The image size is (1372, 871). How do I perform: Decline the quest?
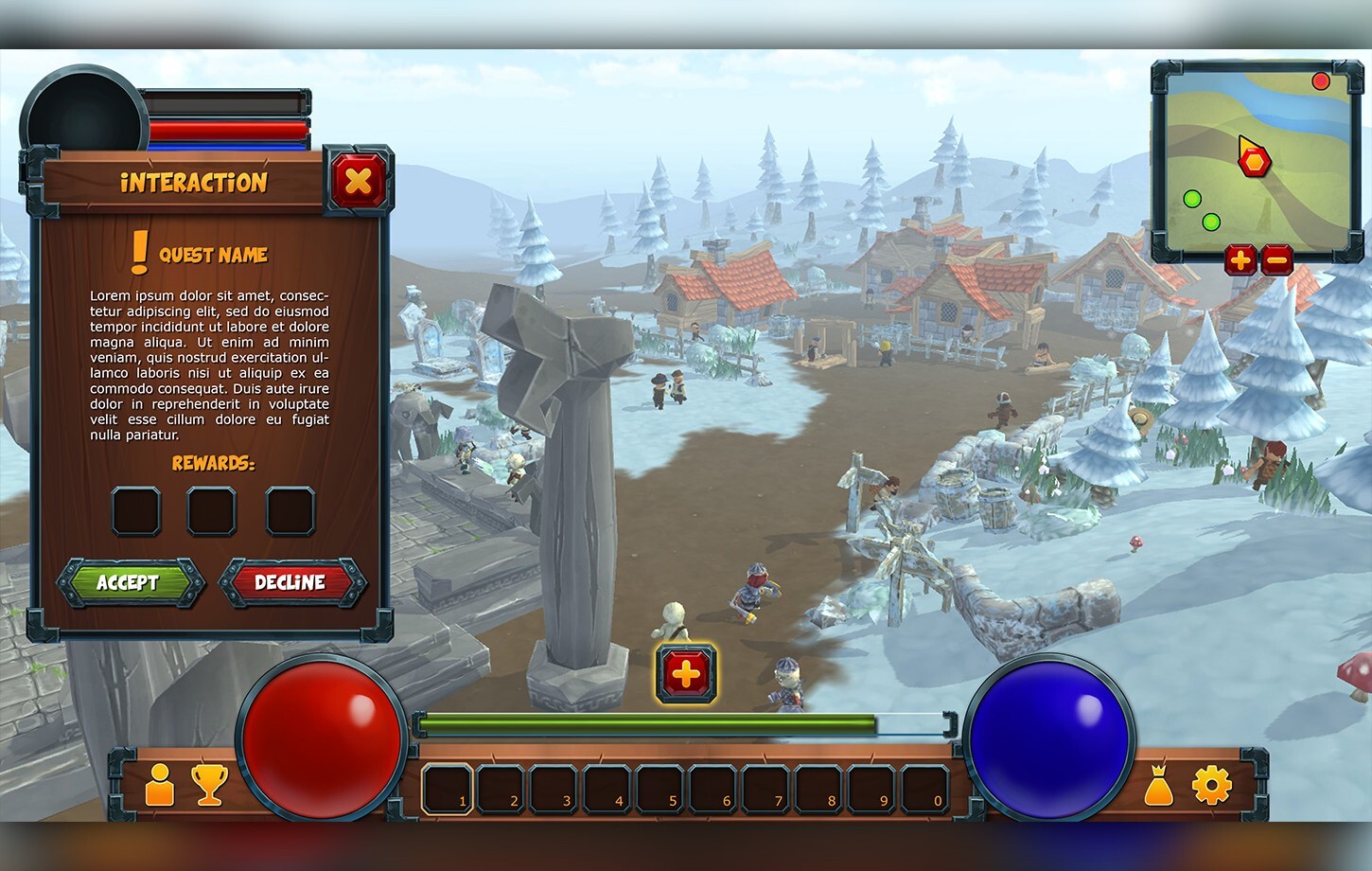click(x=291, y=583)
